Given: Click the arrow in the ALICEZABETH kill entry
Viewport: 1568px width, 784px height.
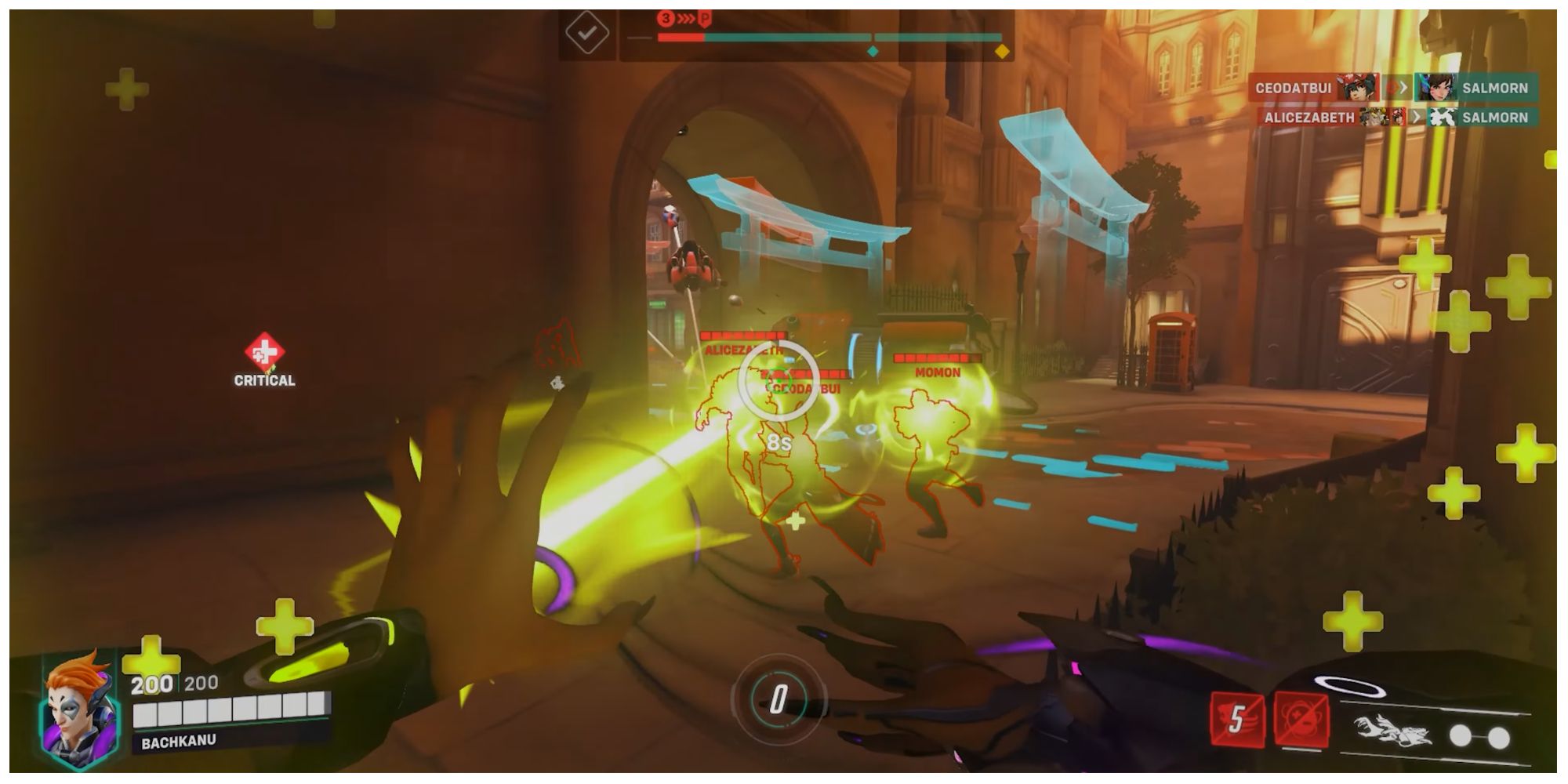Looking at the screenshot, I should click(1417, 118).
